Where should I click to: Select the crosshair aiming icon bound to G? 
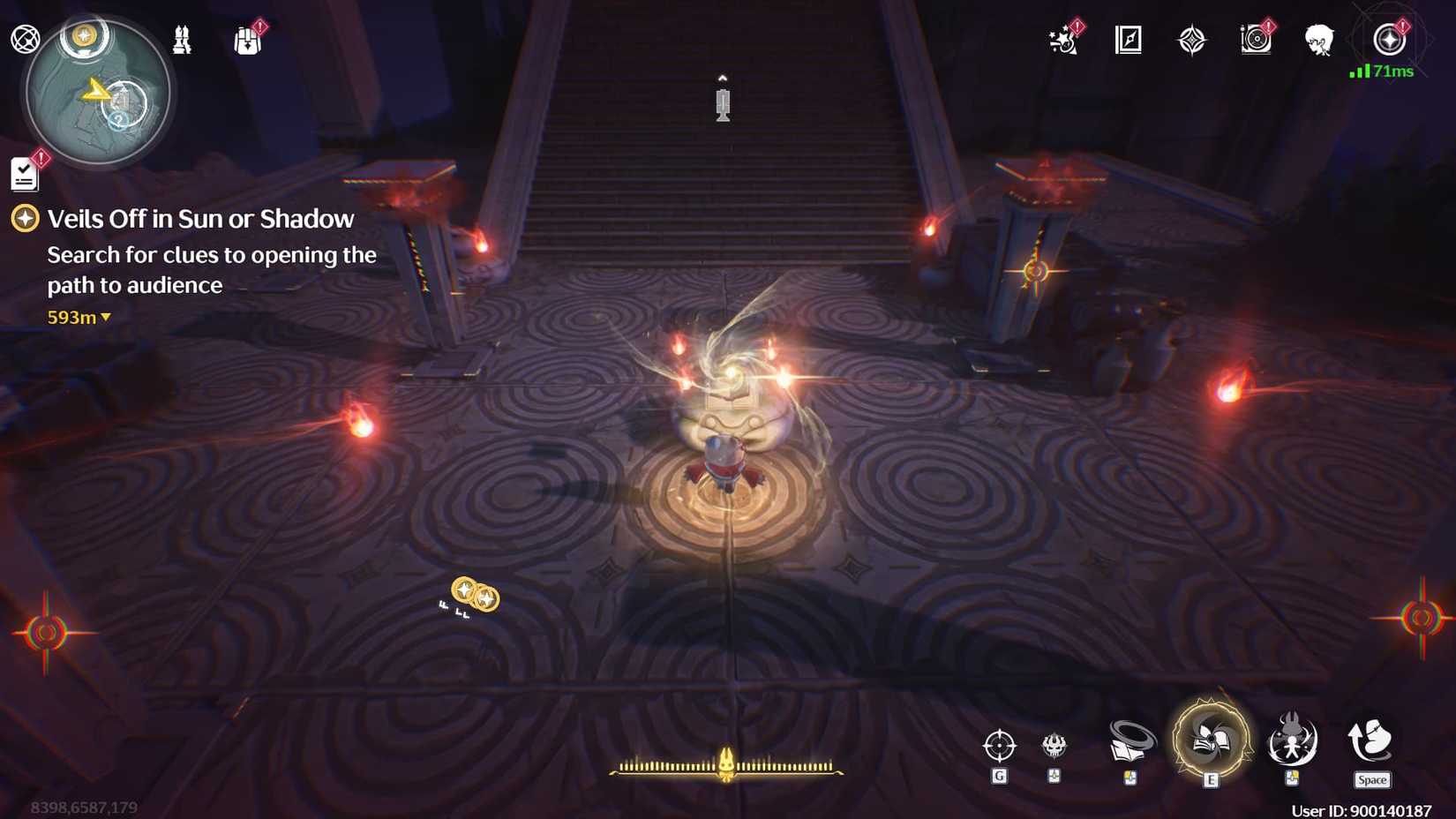pyautogui.click(x=1000, y=746)
